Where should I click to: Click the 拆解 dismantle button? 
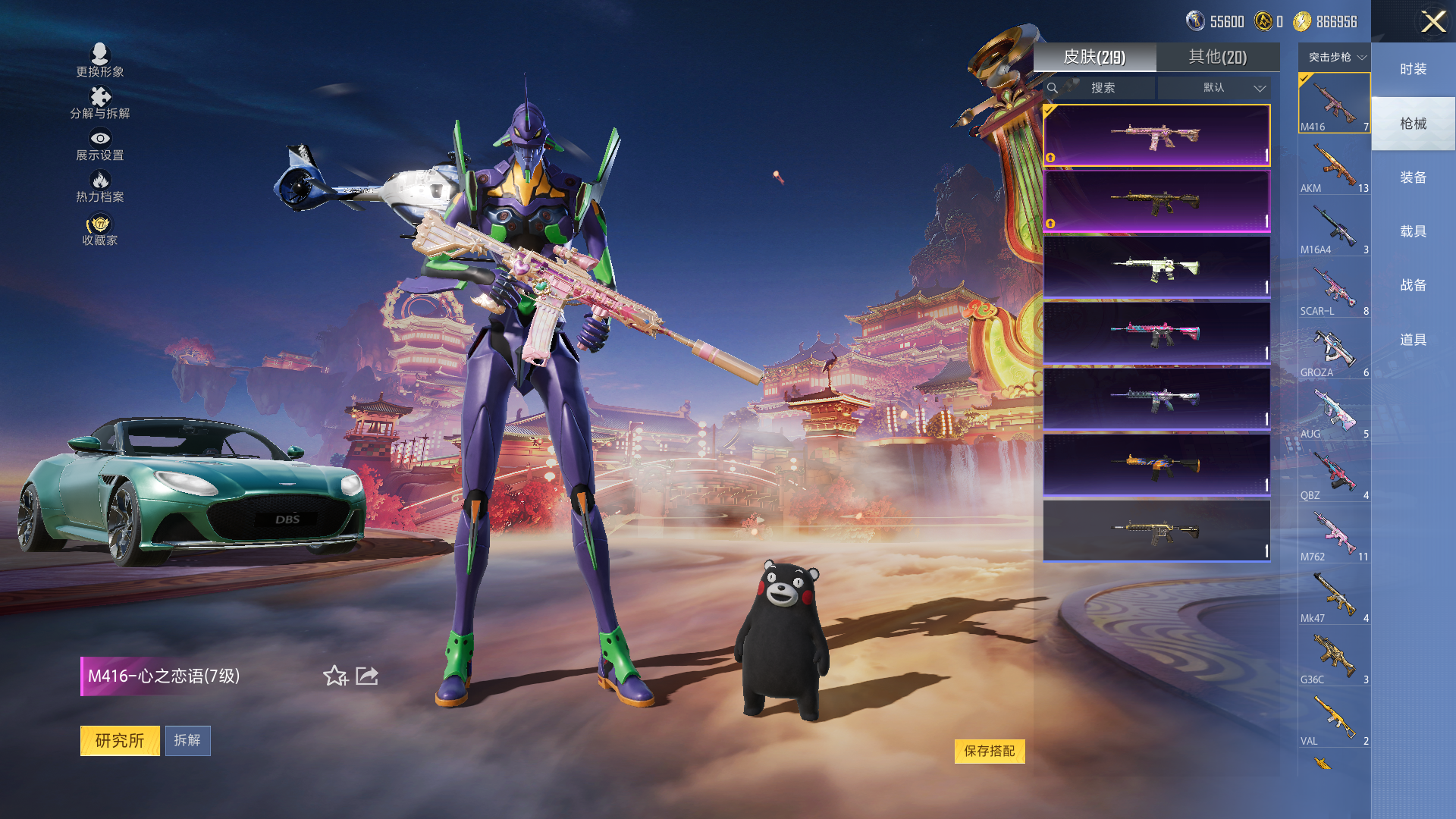pyautogui.click(x=187, y=740)
